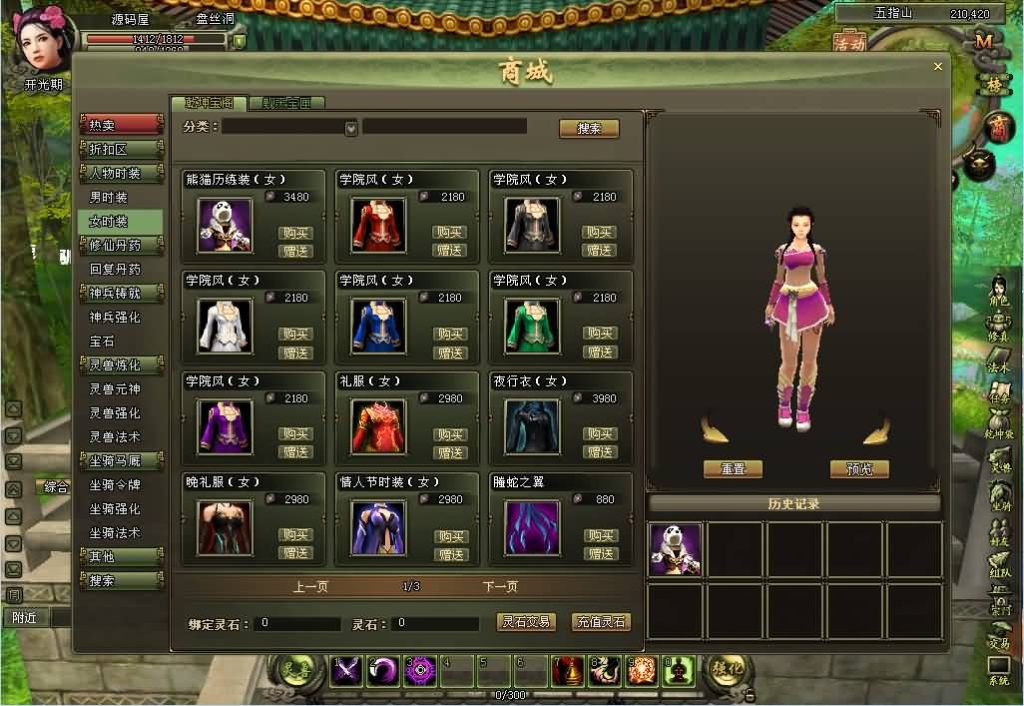Buy the 熊猫历练装 panda outfit

(x=295, y=233)
